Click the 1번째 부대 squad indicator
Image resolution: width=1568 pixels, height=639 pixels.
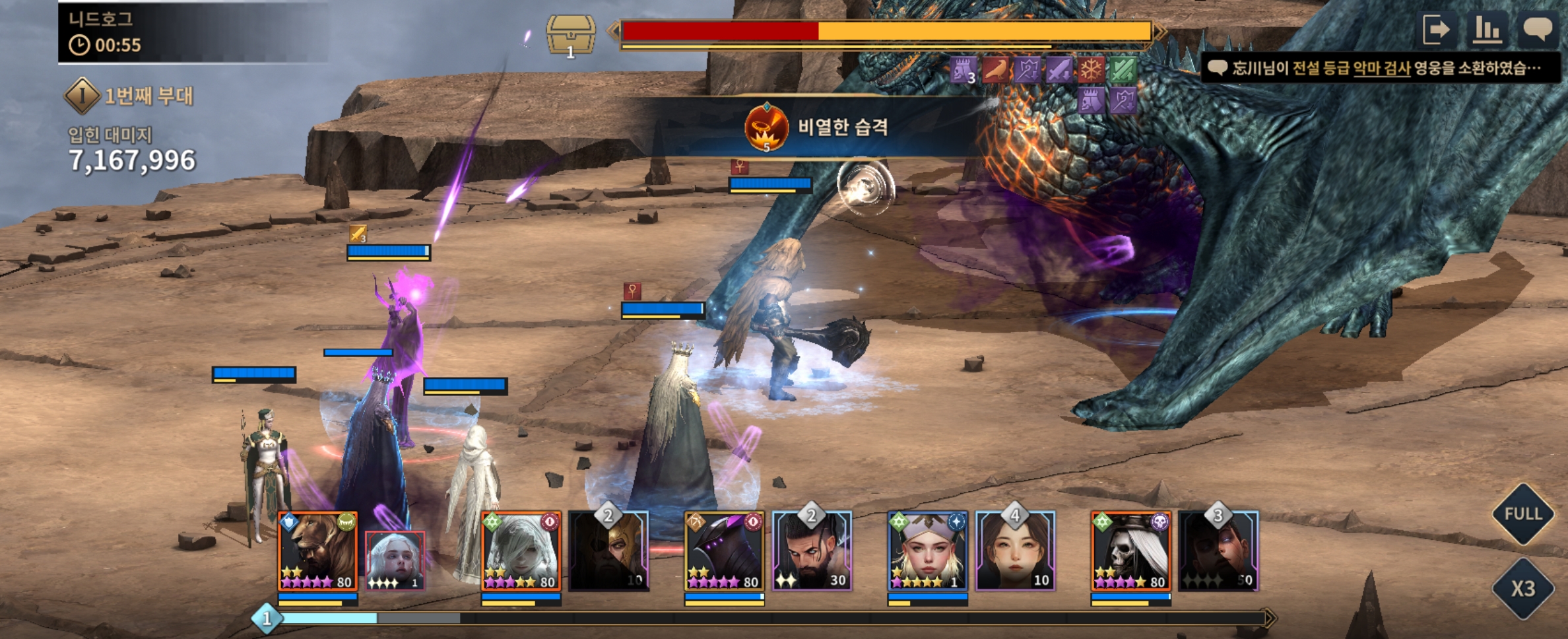point(129,96)
